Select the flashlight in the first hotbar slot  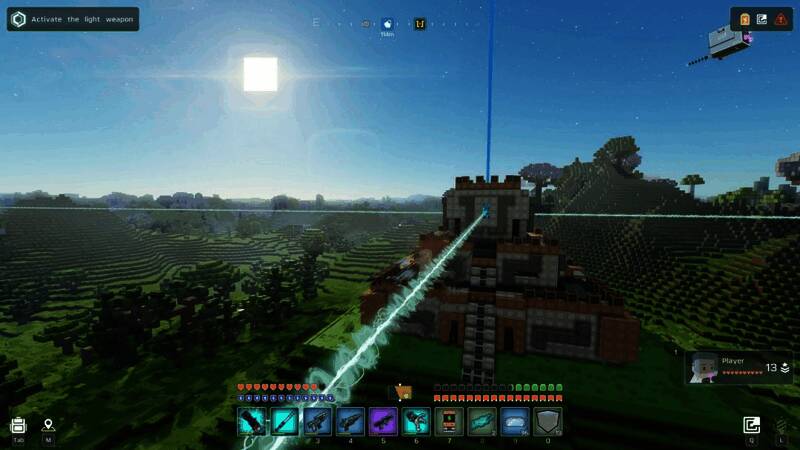click(x=252, y=421)
